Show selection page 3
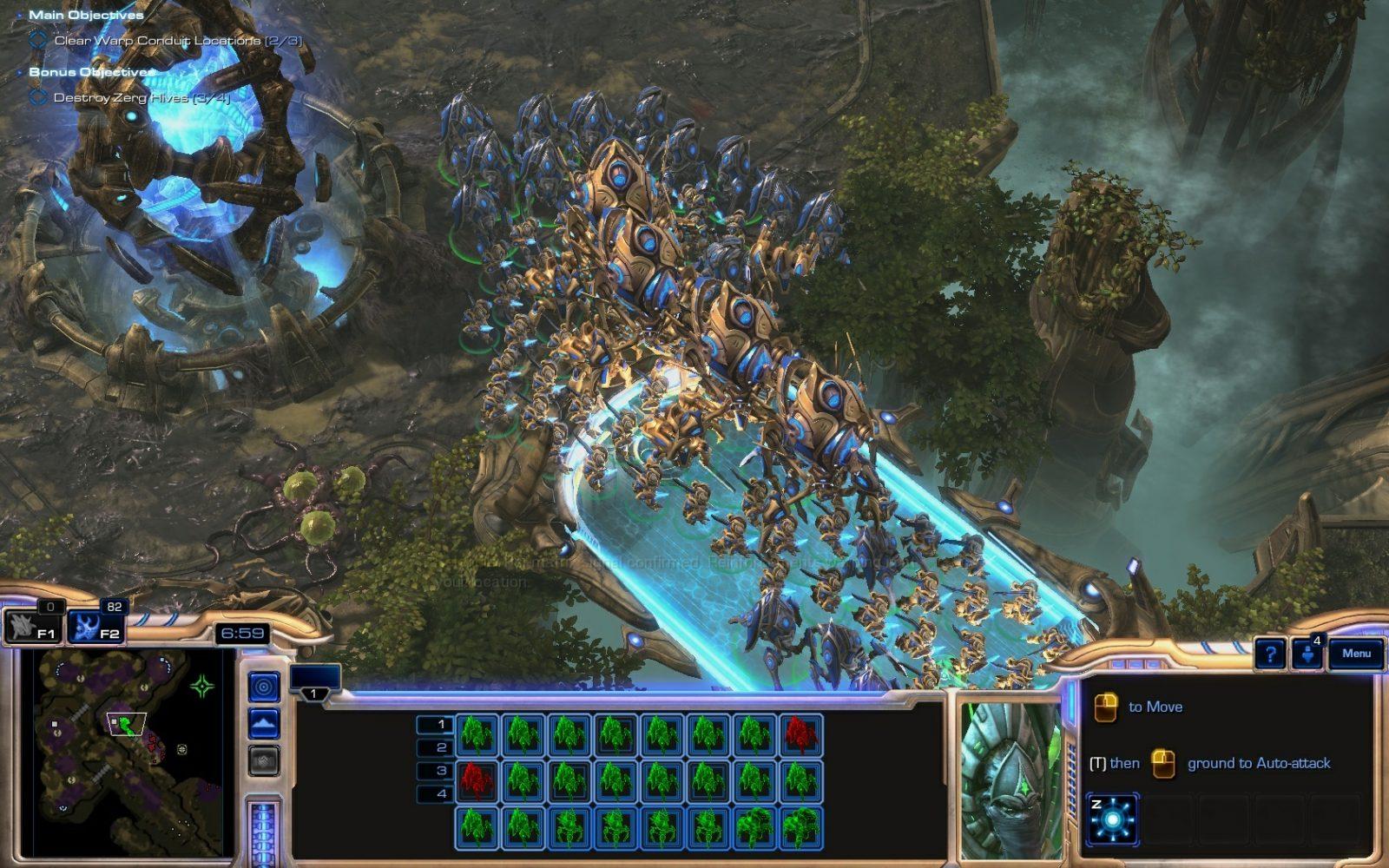Image resolution: width=1389 pixels, height=868 pixels. tap(435, 771)
